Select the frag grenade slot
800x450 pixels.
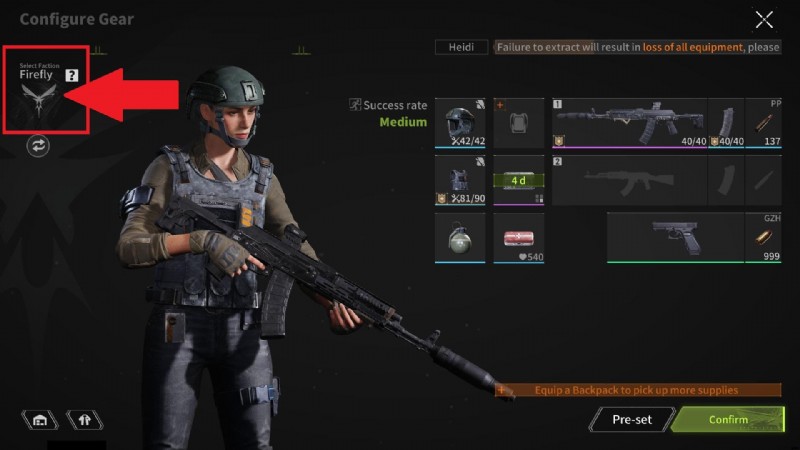[x=460, y=238]
